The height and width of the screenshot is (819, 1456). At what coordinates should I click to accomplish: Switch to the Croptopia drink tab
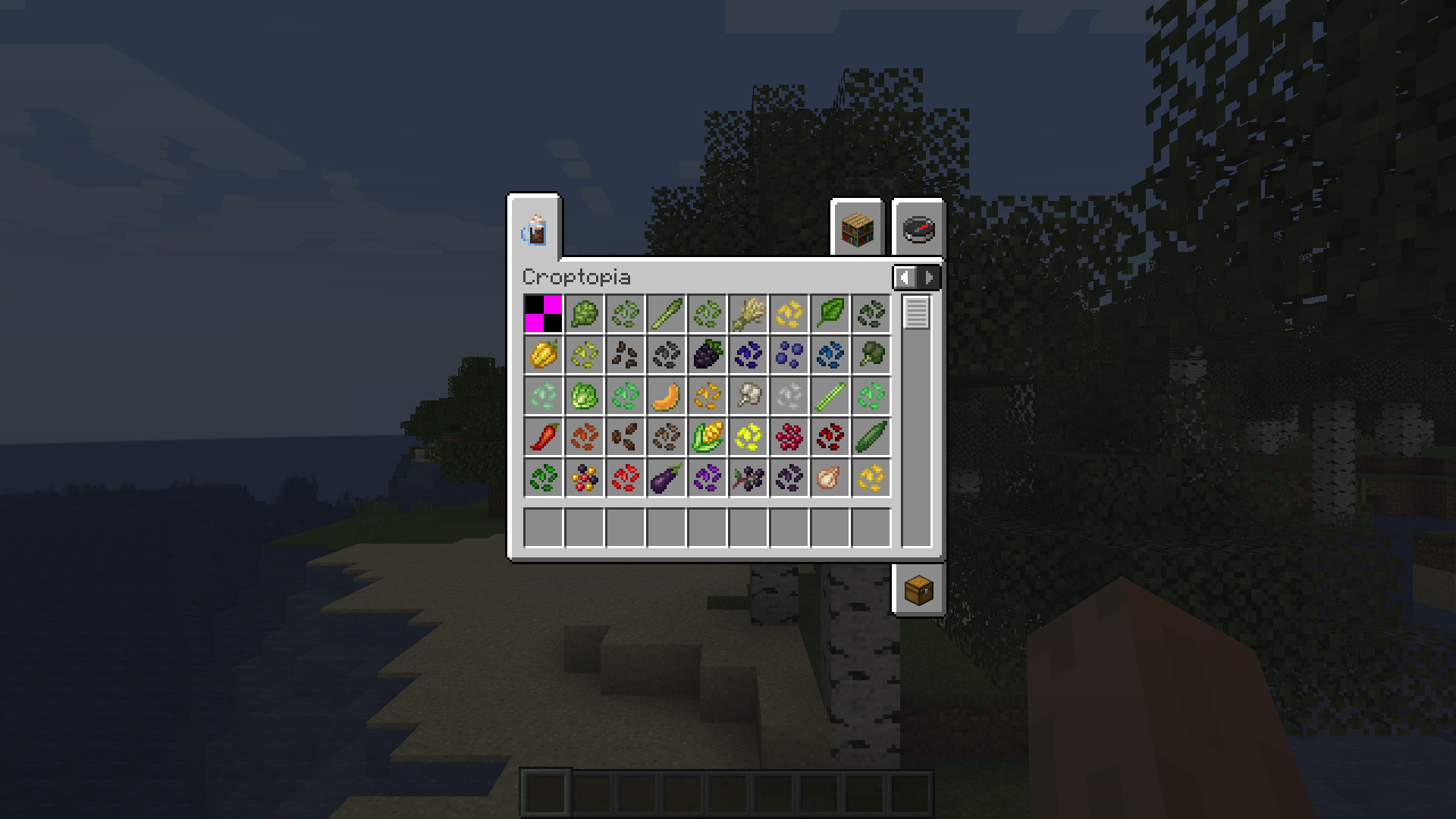point(535,230)
